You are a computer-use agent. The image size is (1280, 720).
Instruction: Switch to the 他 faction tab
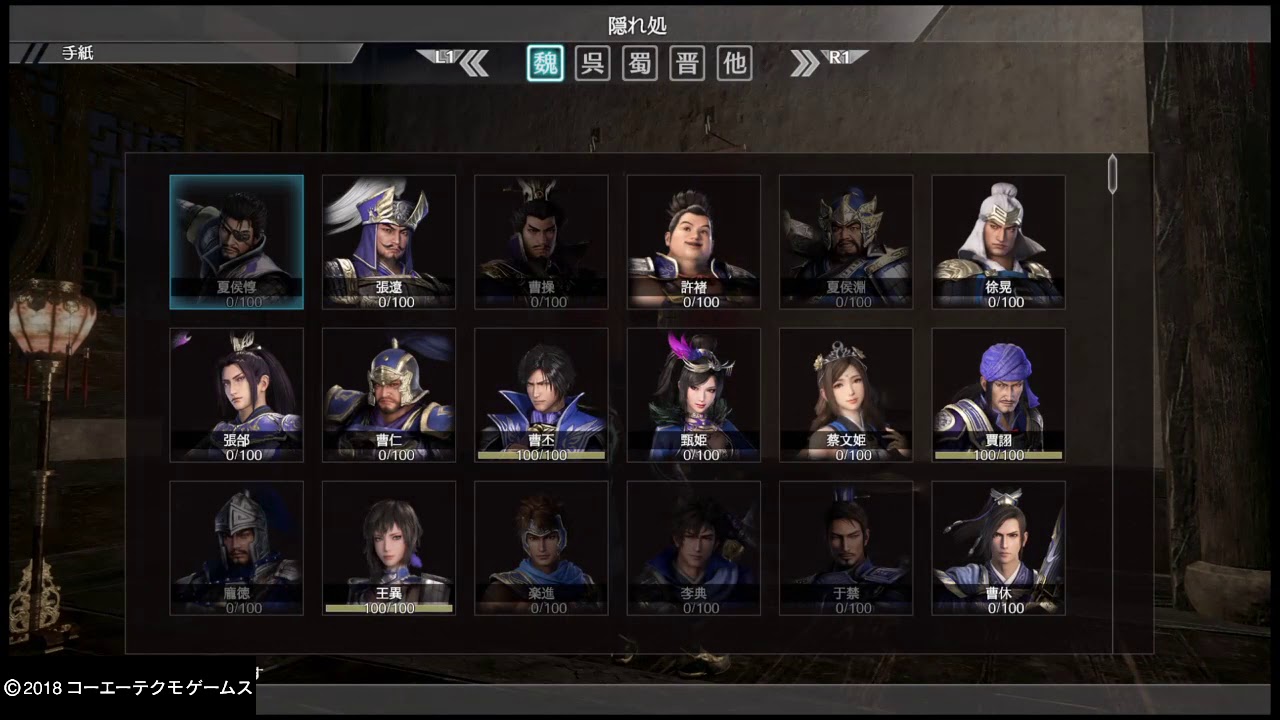(x=735, y=63)
